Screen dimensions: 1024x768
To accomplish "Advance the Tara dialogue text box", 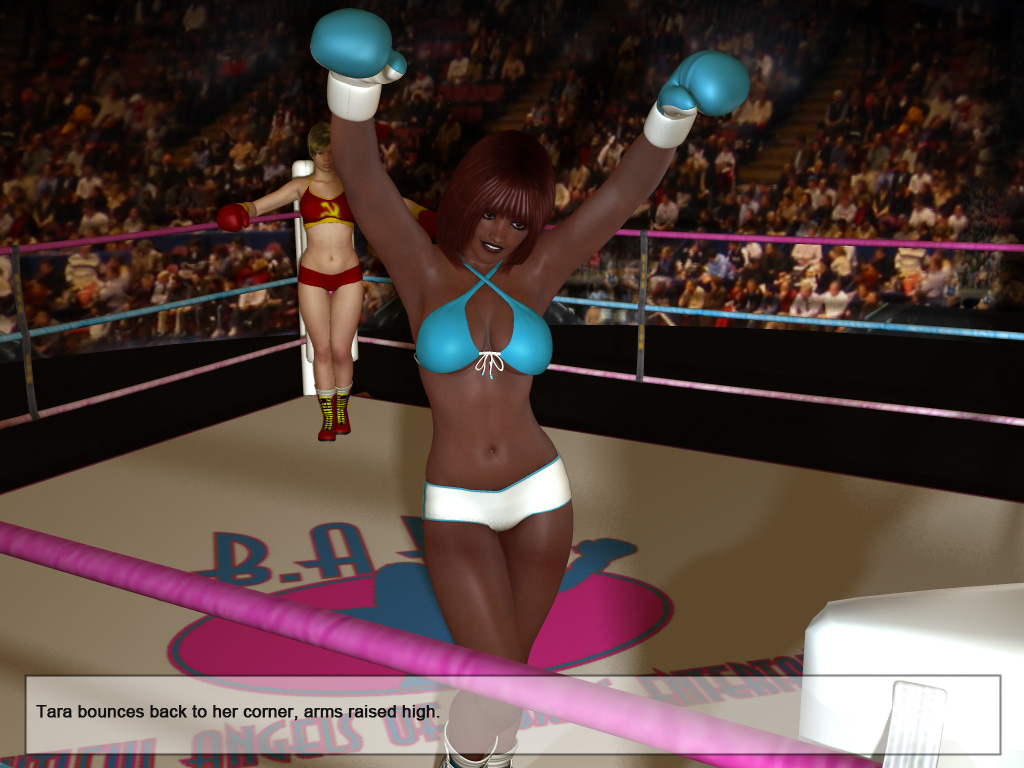I will 512,714.
